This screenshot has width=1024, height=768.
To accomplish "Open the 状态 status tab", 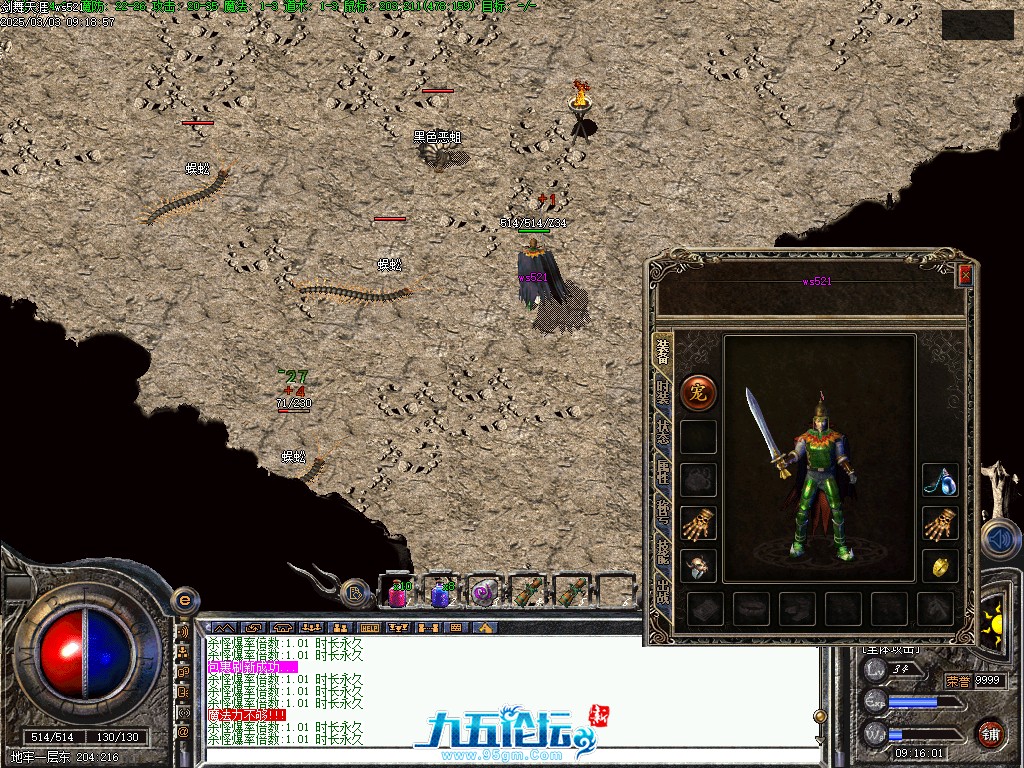I will pyautogui.click(x=662, y=434).
